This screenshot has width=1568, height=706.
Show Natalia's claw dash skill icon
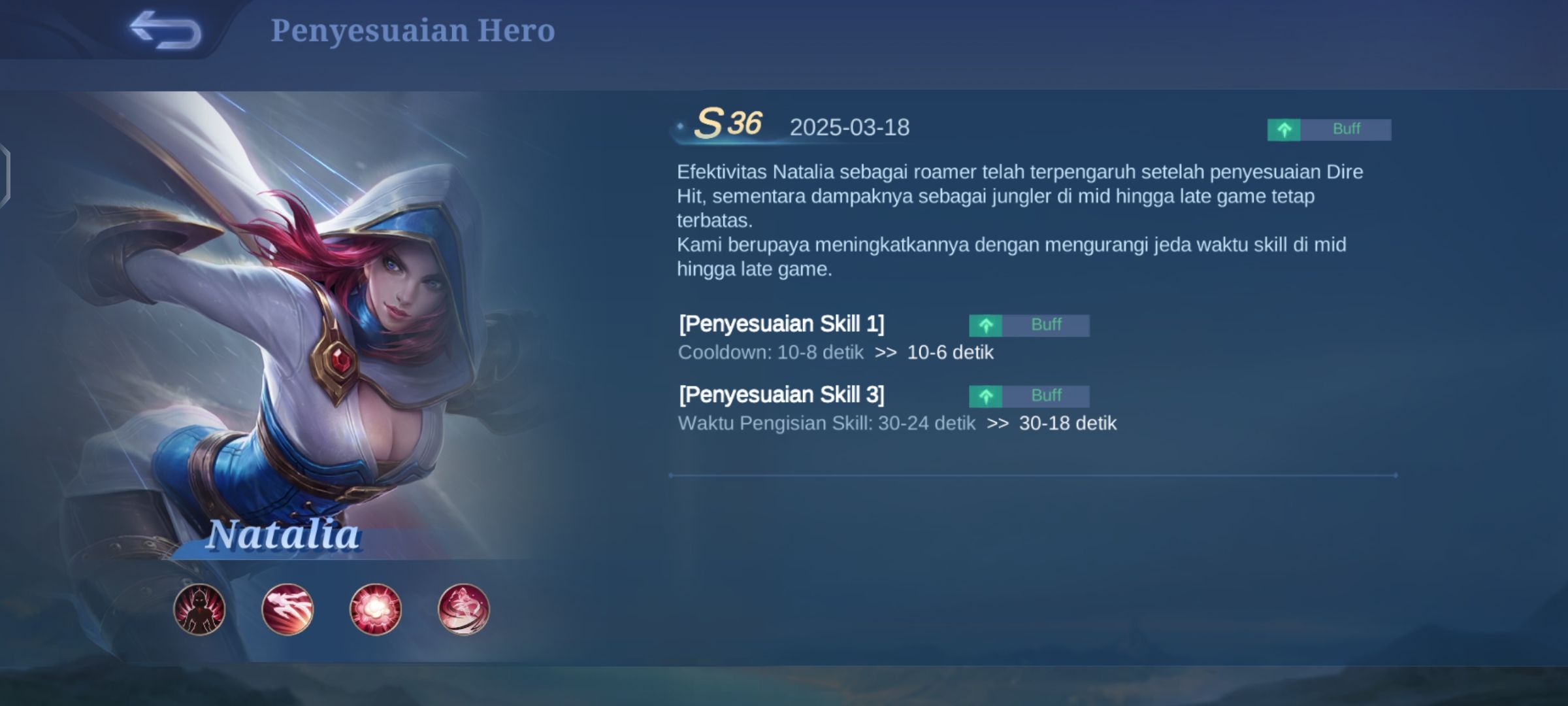(x=287, y=609)
